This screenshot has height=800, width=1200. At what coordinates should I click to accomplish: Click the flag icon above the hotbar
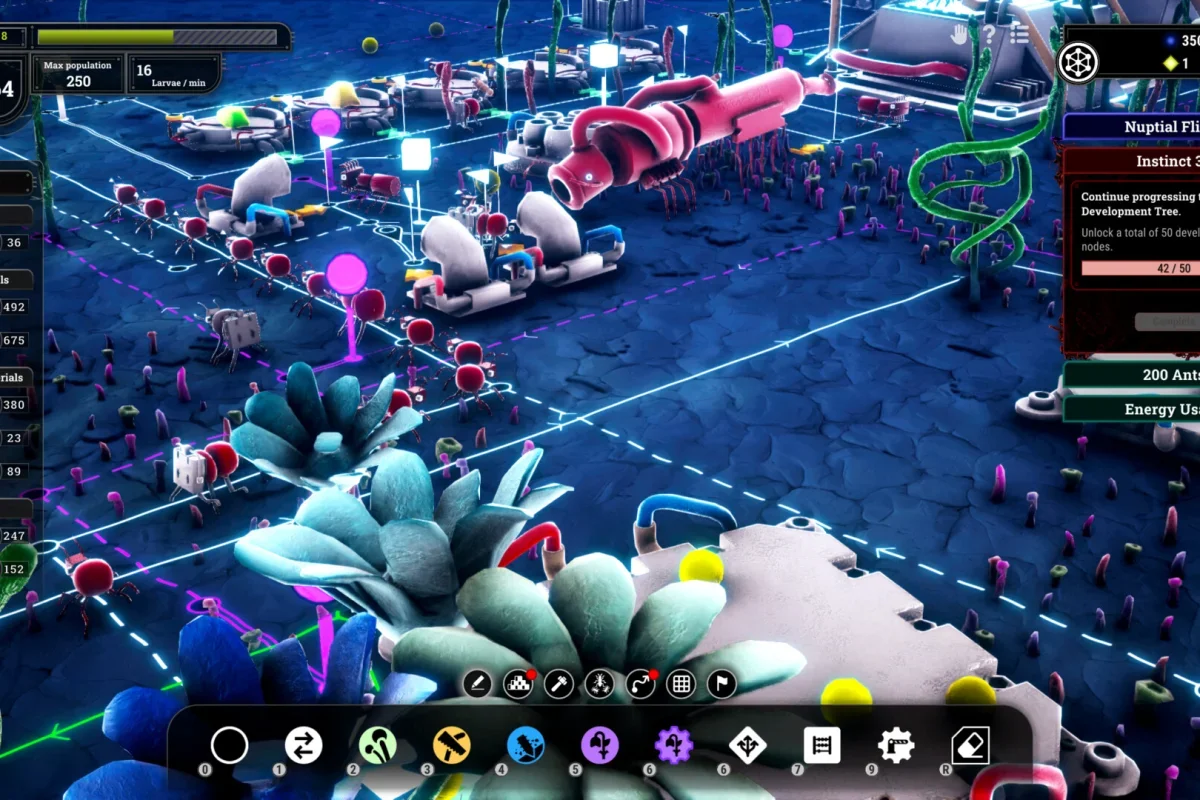[721, 684]
